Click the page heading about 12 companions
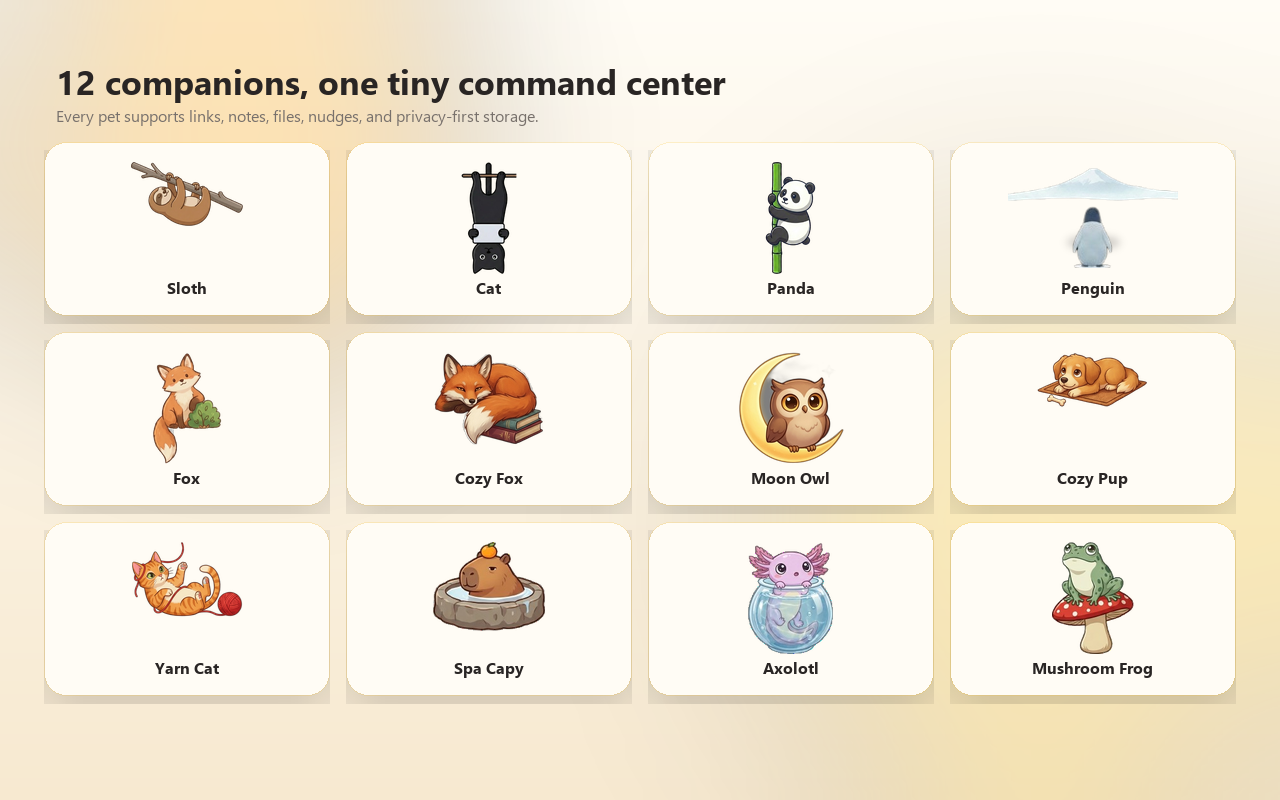 [391, 84]
